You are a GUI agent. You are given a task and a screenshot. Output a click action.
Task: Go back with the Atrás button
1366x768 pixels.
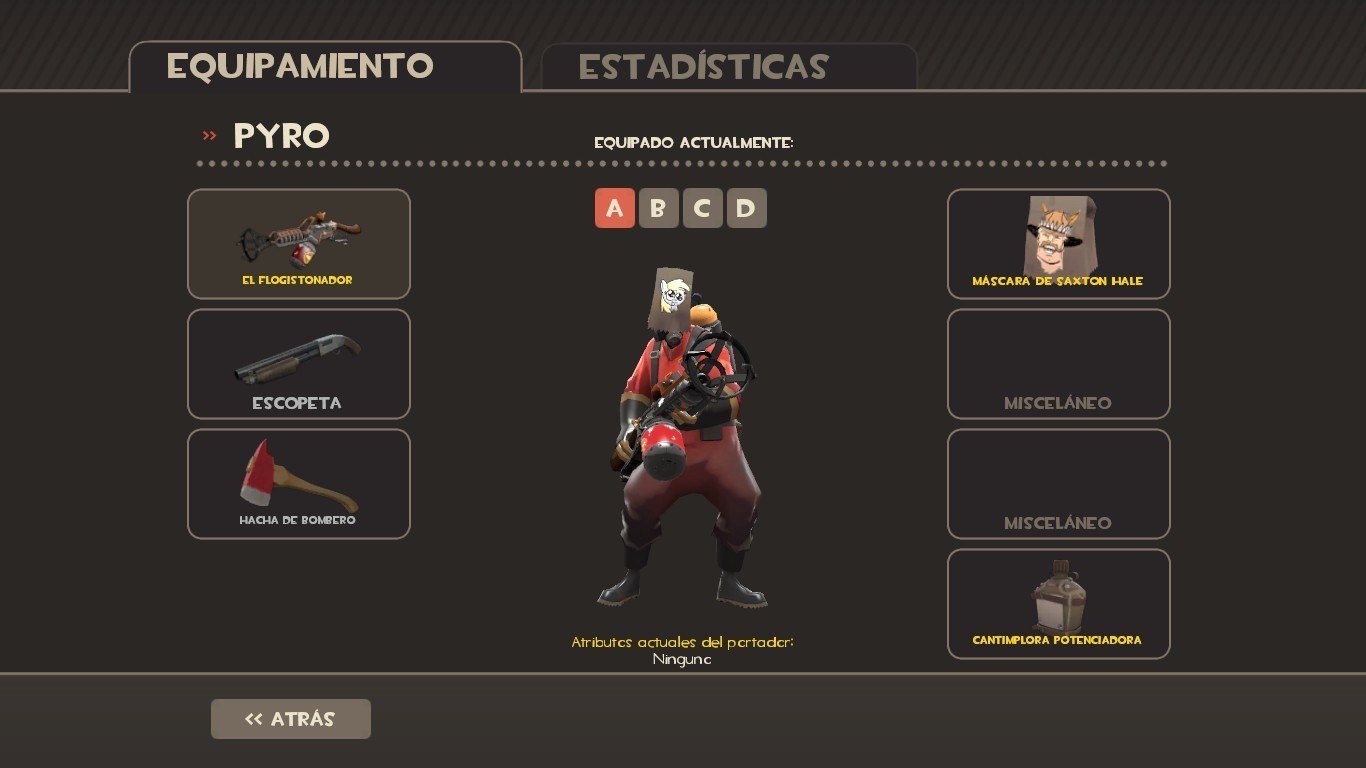(290, 719)
